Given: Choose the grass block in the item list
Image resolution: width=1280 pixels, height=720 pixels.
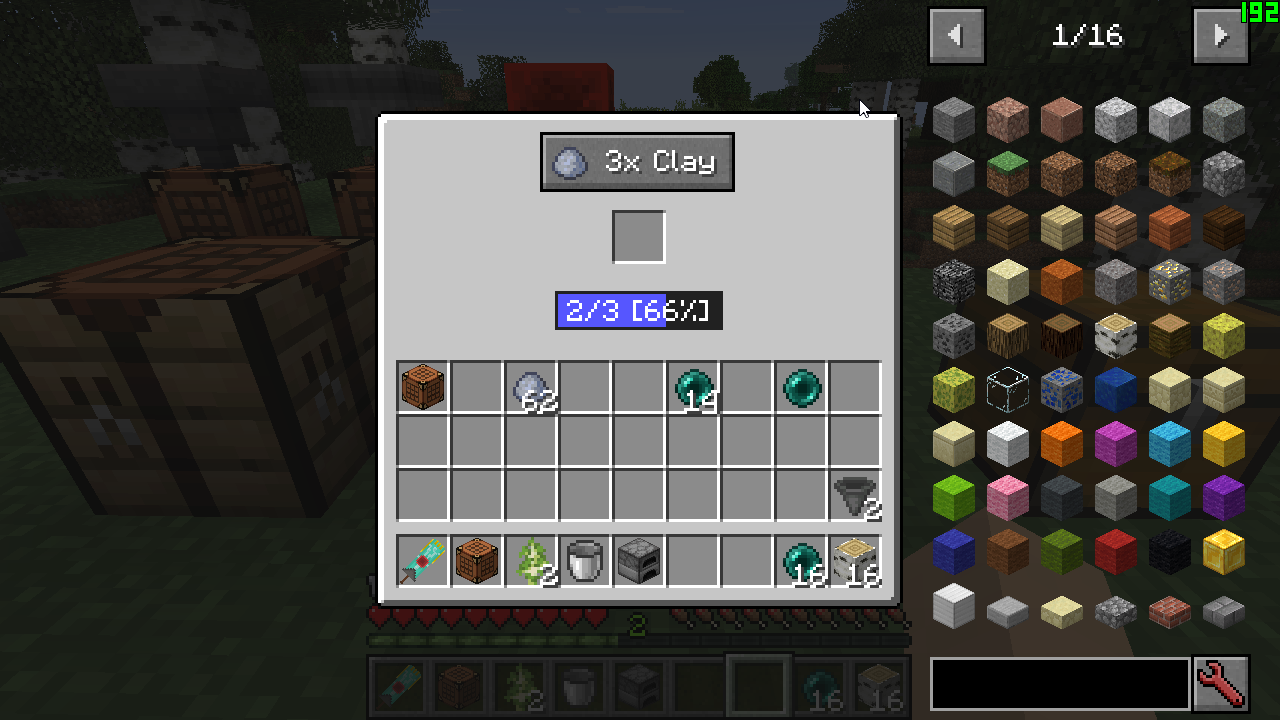Looking at the screenshot, I should [x=1007, y=174].
